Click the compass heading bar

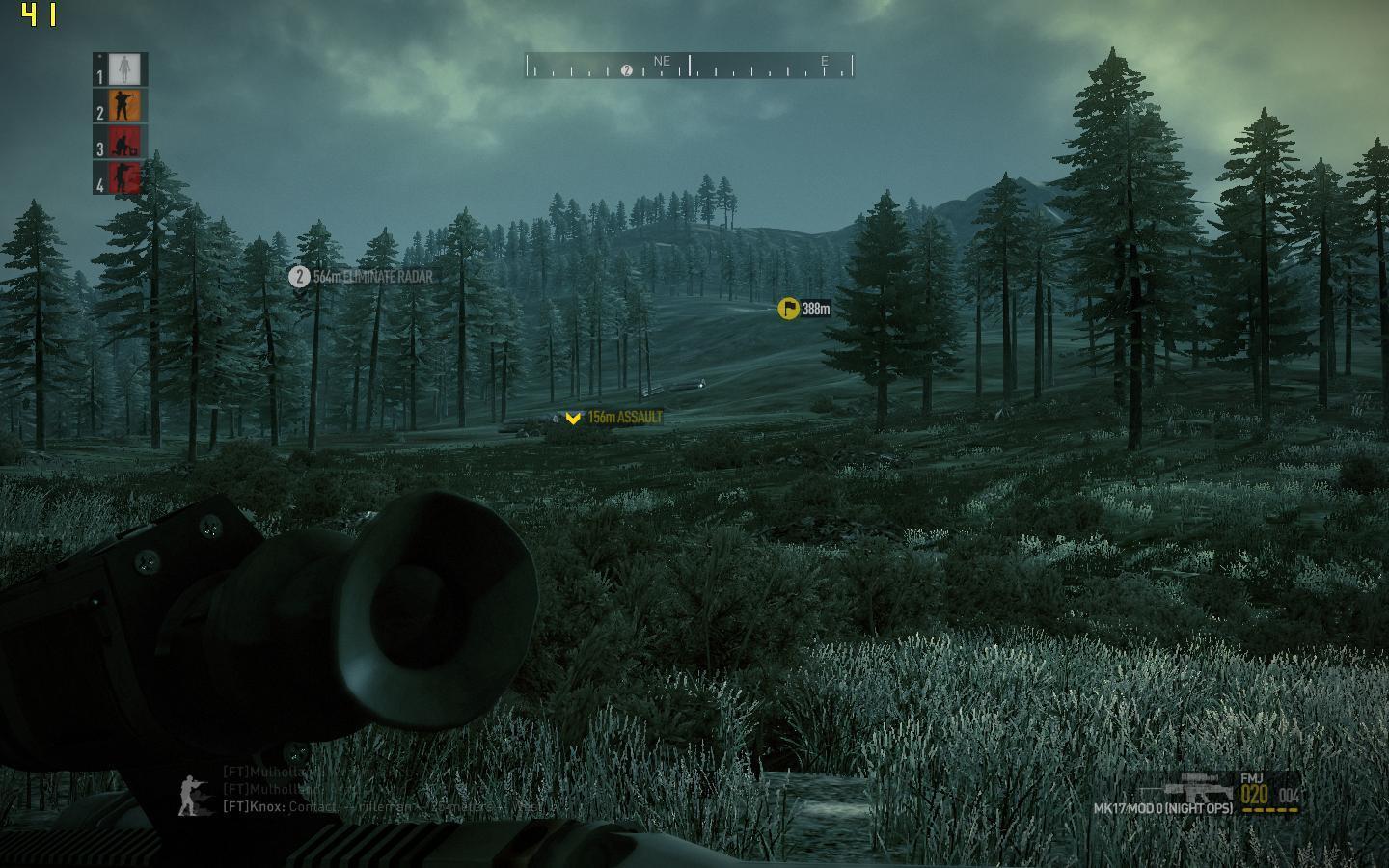click(690, 66)
